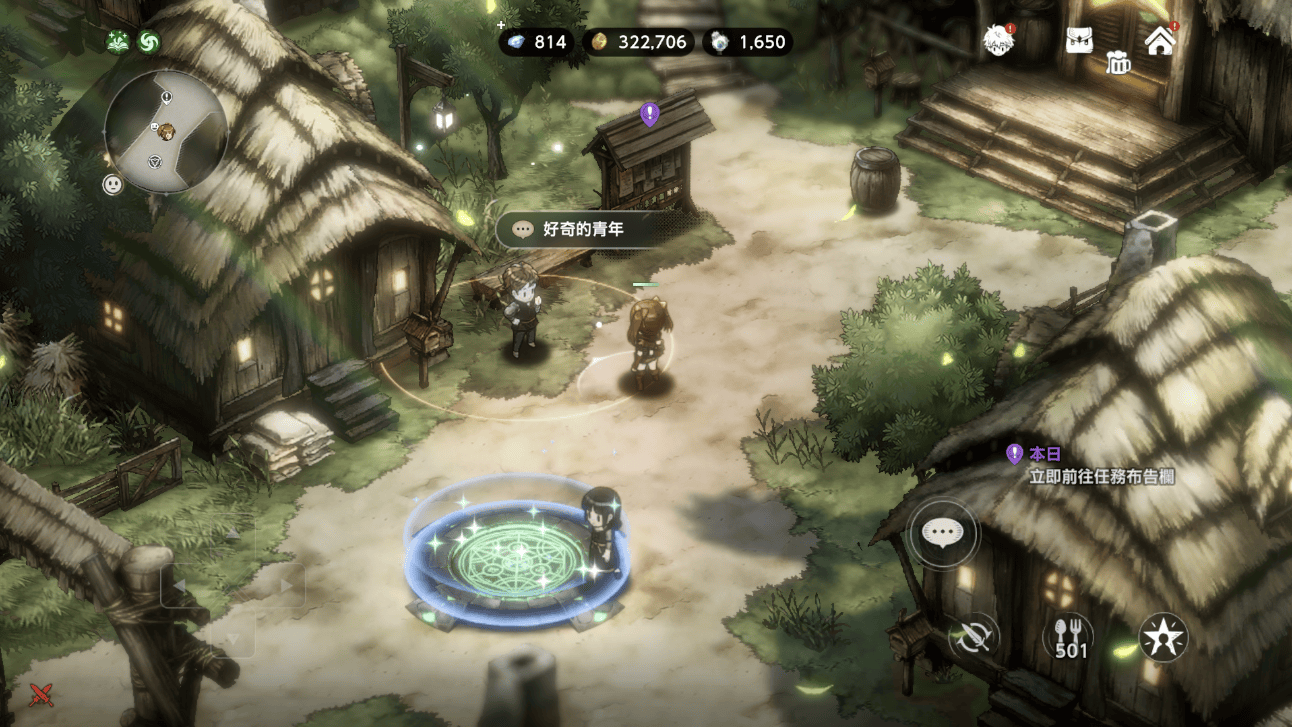Tap the large chat bubble interact button
1292x727 pixels.
pyautogui.click(x=943, y=533)
